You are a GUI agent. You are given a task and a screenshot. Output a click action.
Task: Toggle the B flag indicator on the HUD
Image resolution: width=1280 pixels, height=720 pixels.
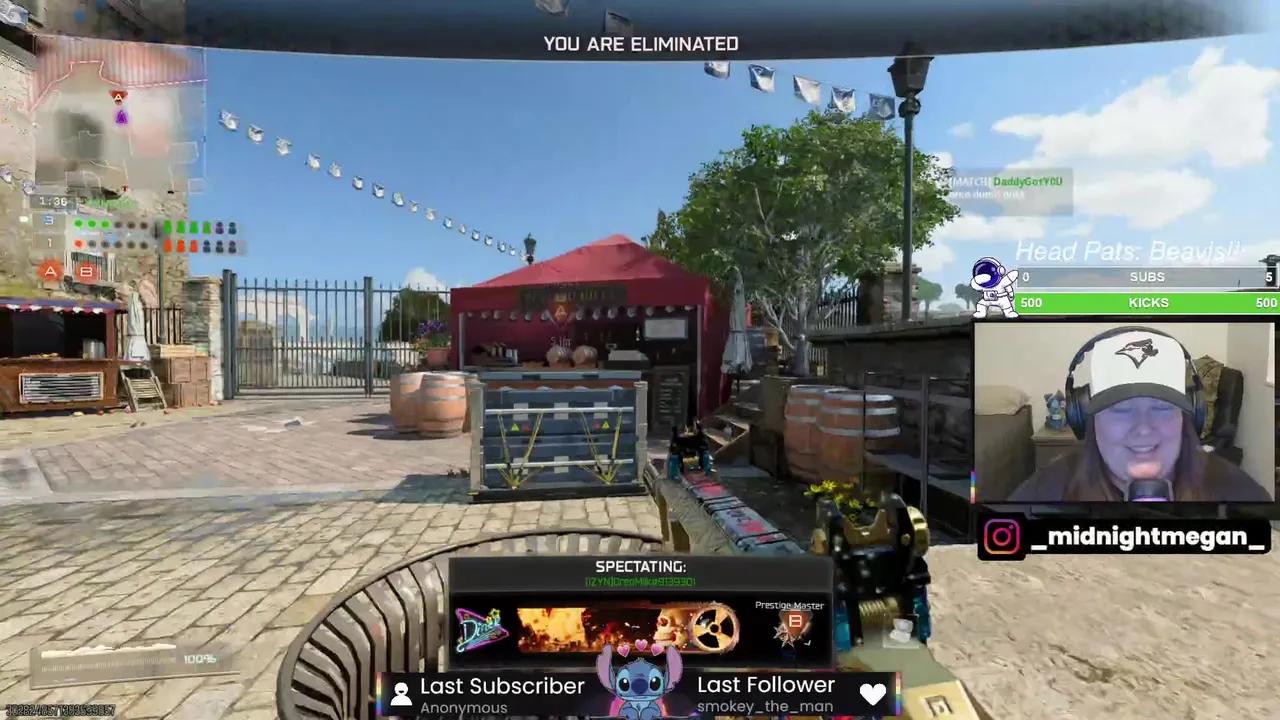(x=86, y=271)
